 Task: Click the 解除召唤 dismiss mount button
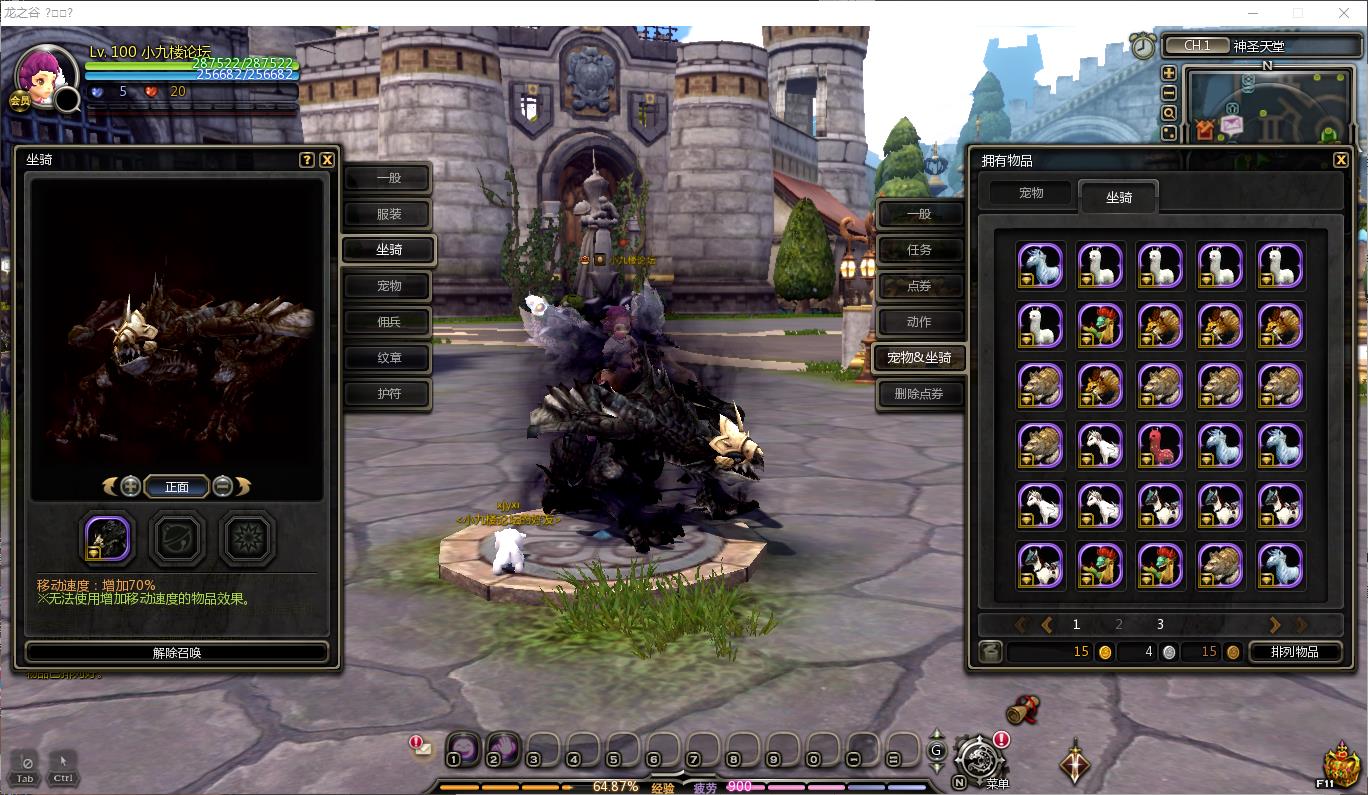(177, 653)
